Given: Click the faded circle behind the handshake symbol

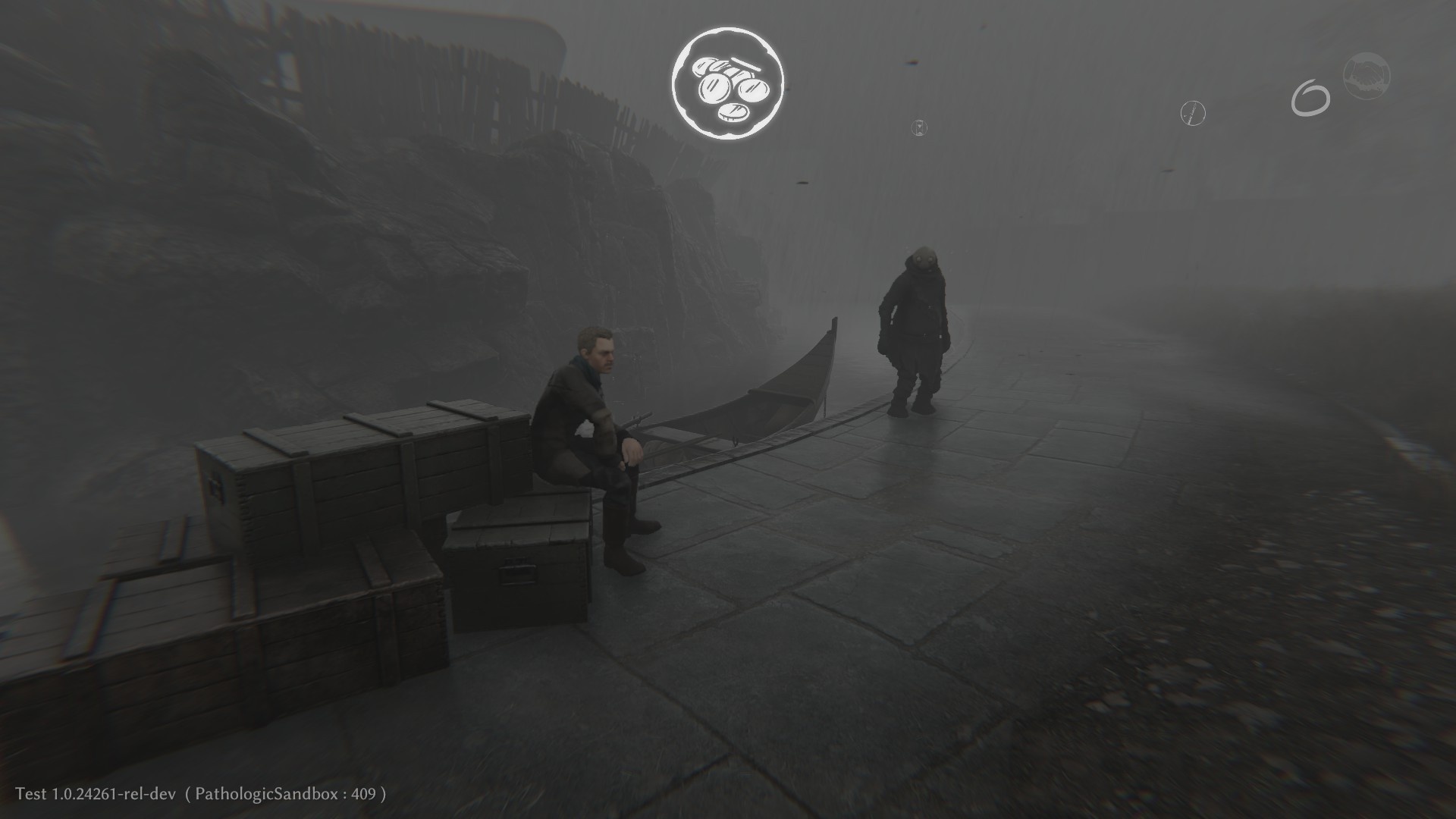Looking at the screenshot, I should (1367, 76).
